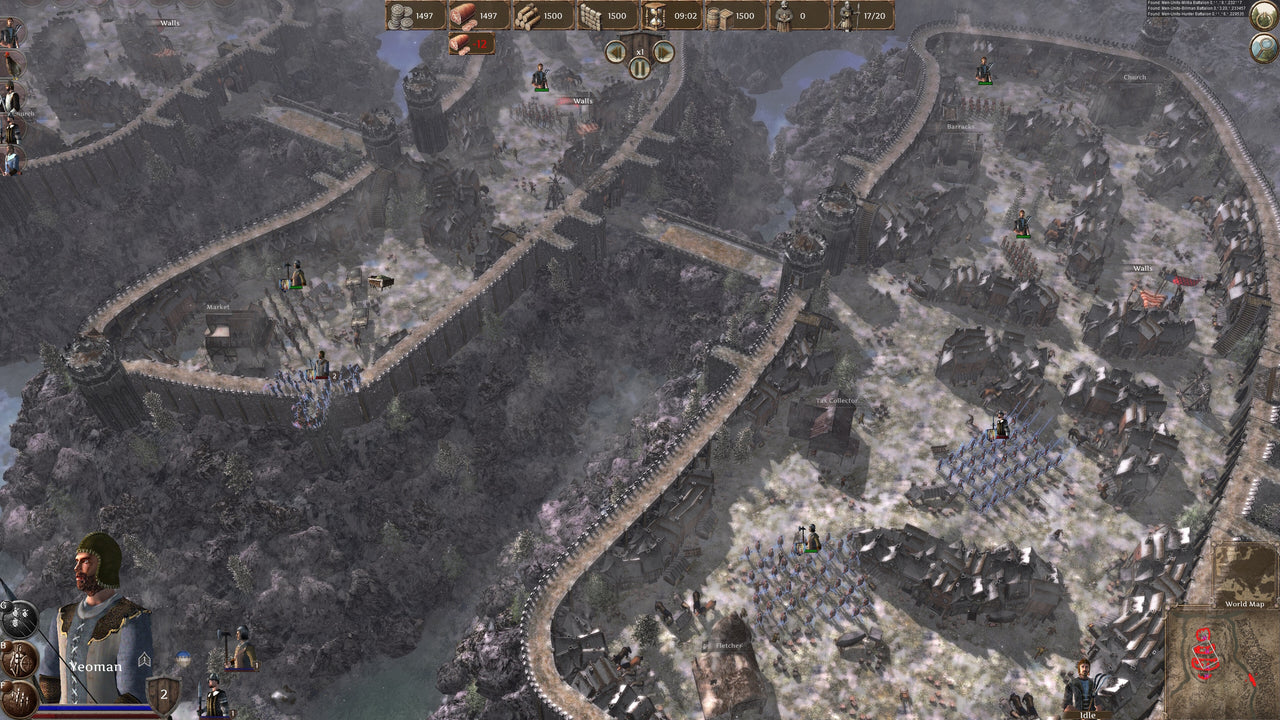Click the meat resource icon showing 1497
This screenshot has height=720, width=1280.
coord(461,17)
